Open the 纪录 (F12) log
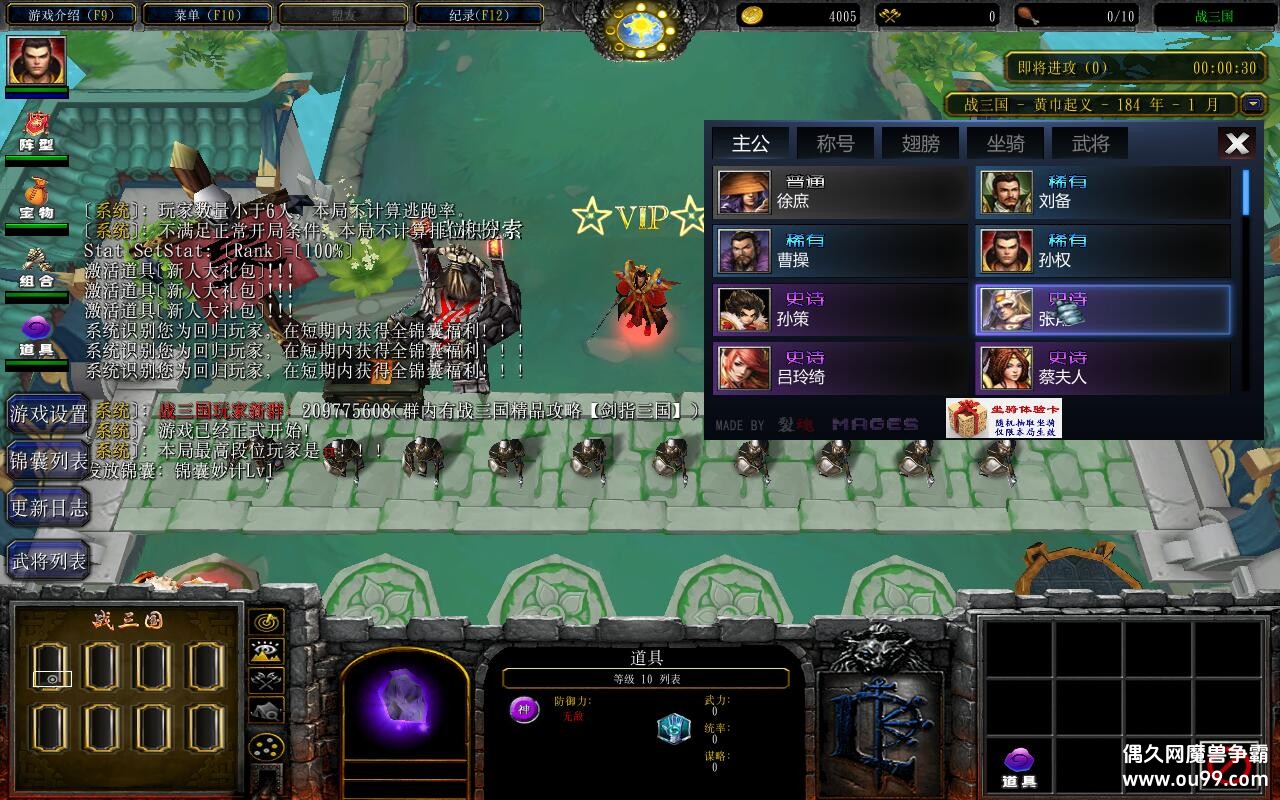This screenshot has width=1280, height=800. [x=477, y=15]
